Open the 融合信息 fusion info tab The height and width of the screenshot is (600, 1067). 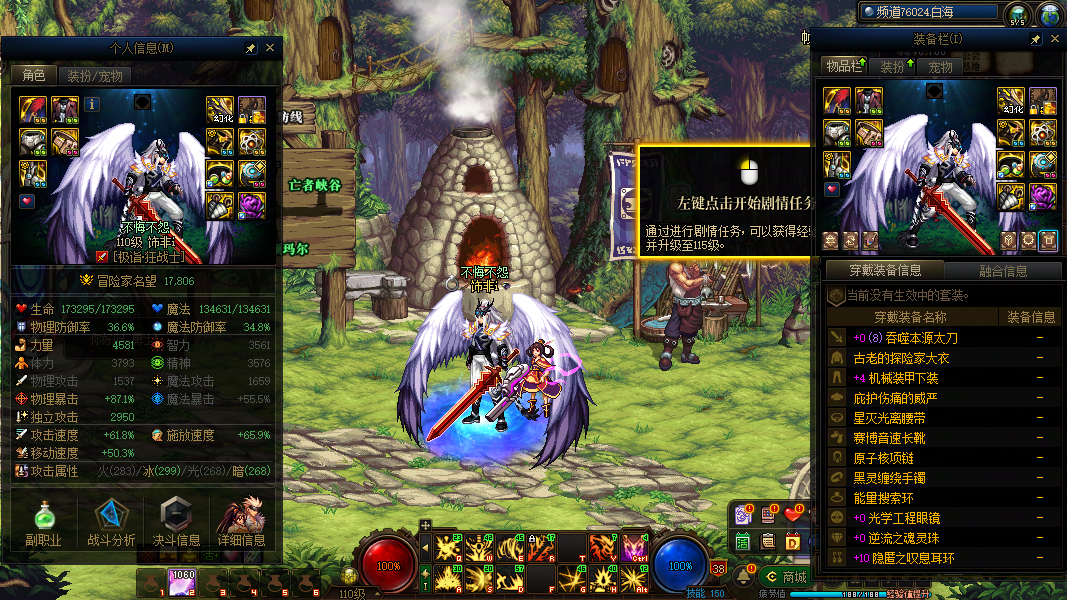(x=1001, y=270)
